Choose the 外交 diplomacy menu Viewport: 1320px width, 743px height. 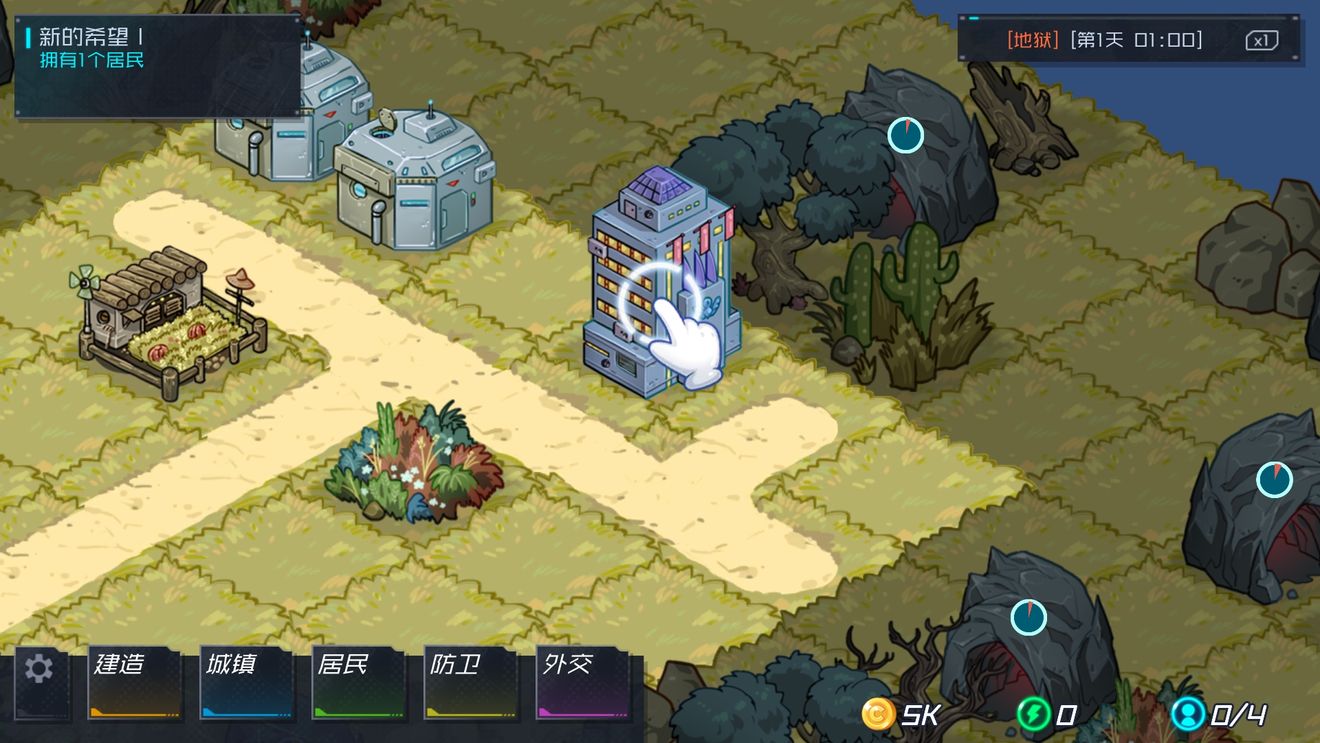(x=583, y=683)
